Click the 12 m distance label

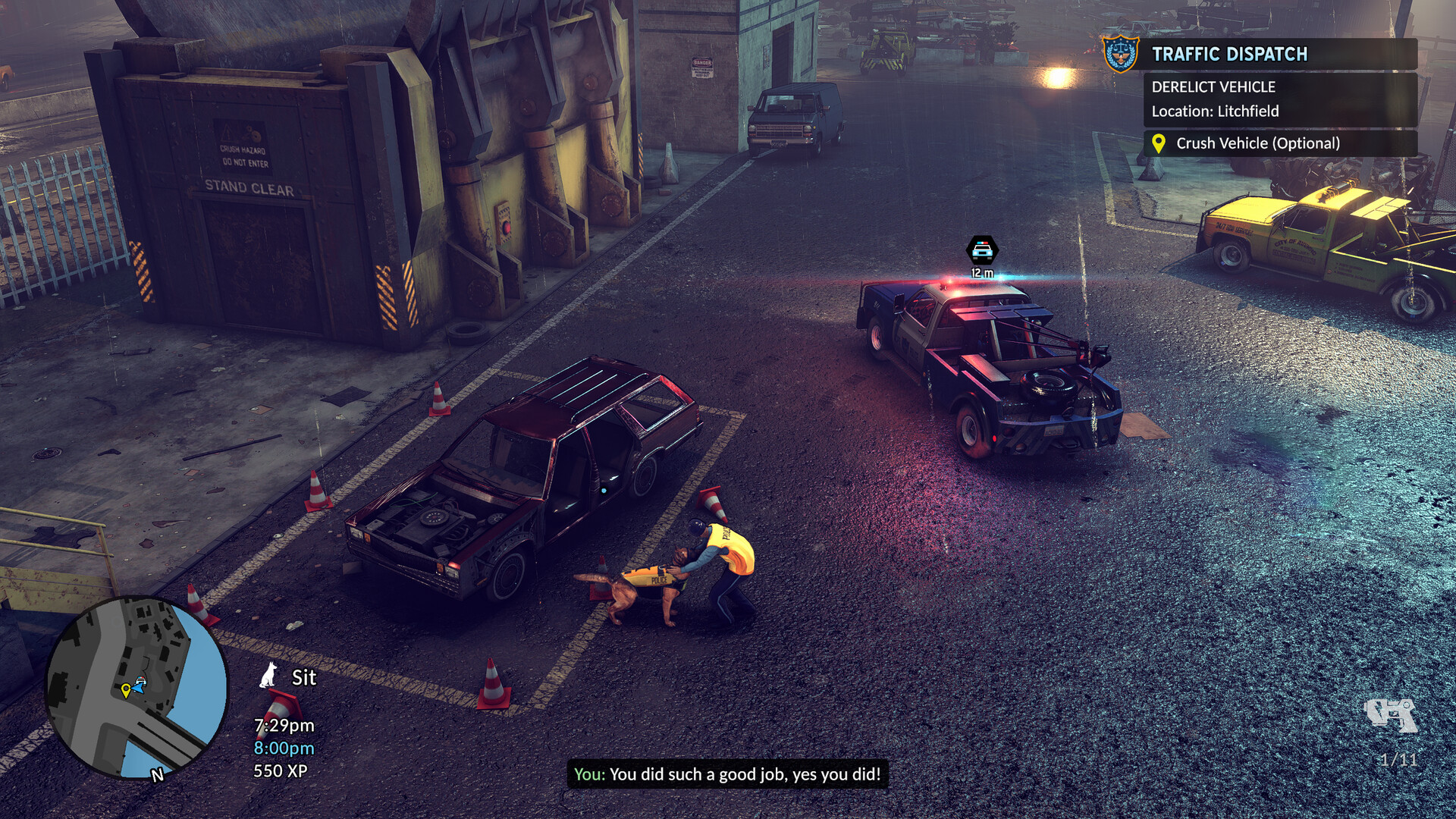coord(981,271)
